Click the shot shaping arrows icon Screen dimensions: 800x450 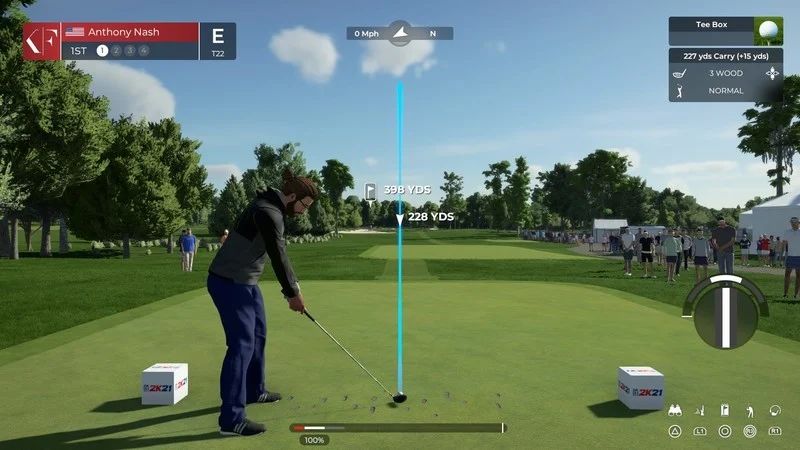[772, 73]
